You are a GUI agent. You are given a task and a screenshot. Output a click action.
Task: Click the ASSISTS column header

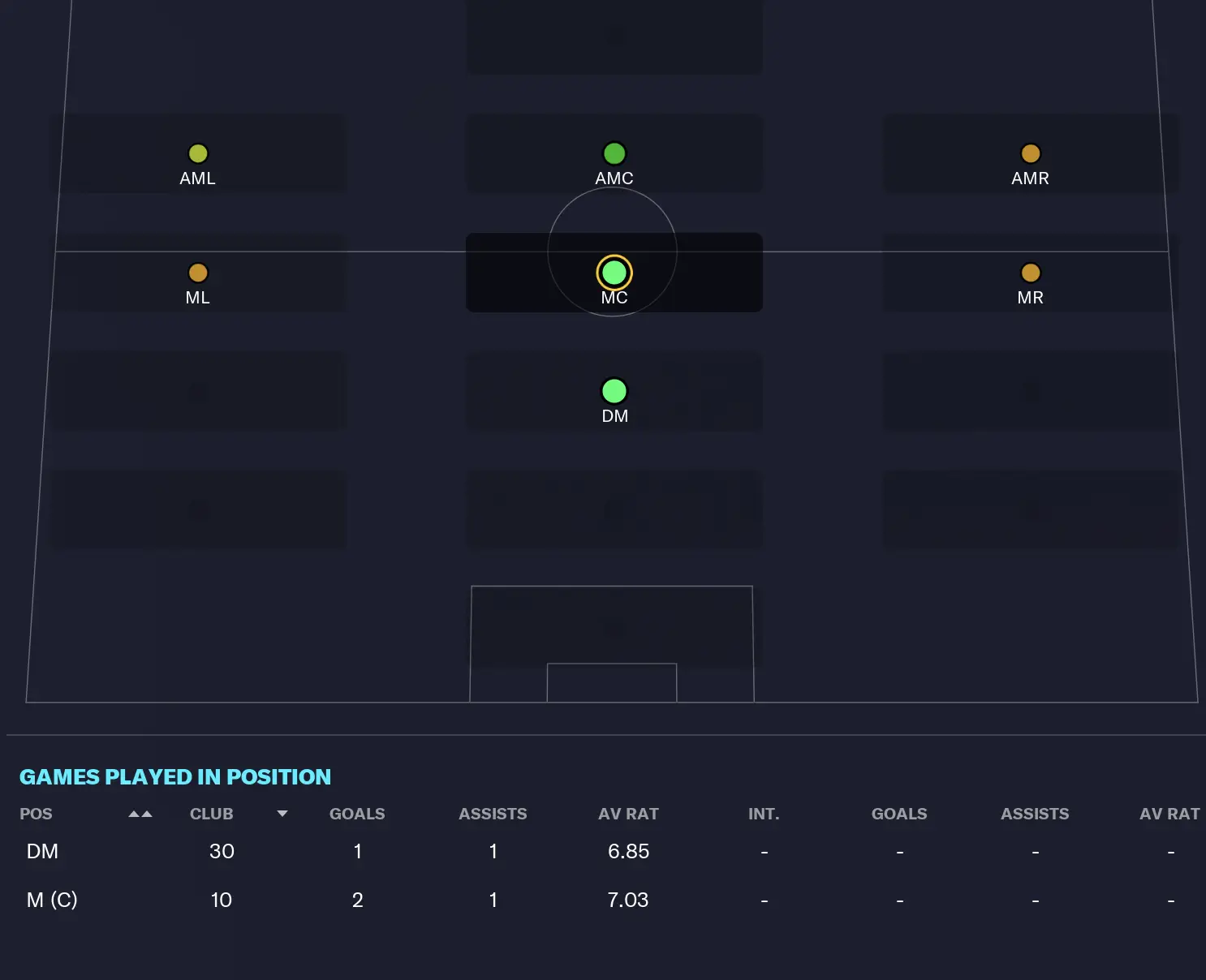click(493, 814)
